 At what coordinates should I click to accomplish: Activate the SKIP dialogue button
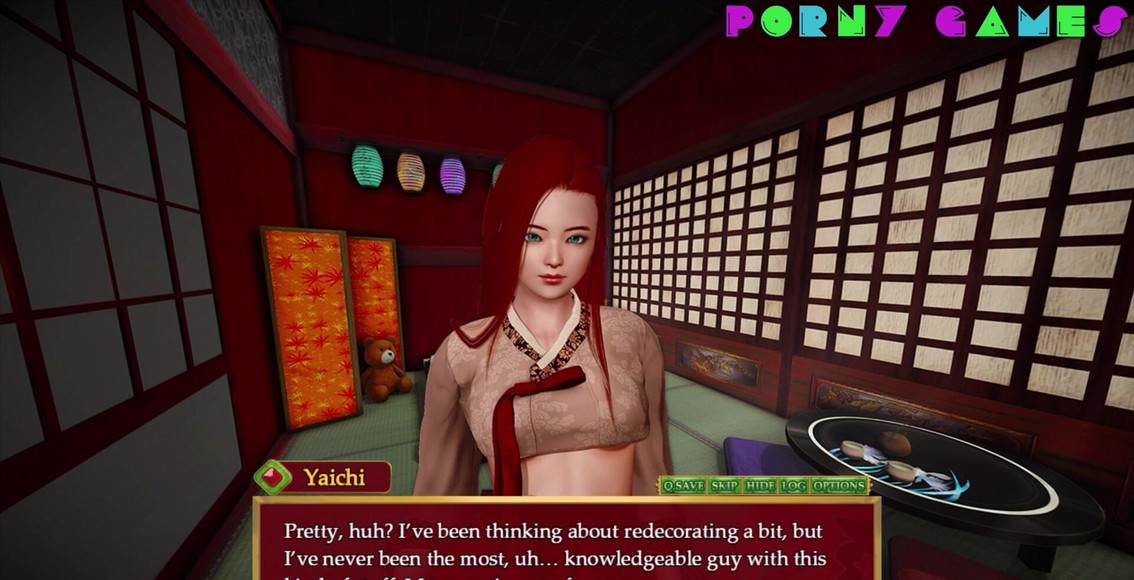pyautogui.click(x=724, y=486)
